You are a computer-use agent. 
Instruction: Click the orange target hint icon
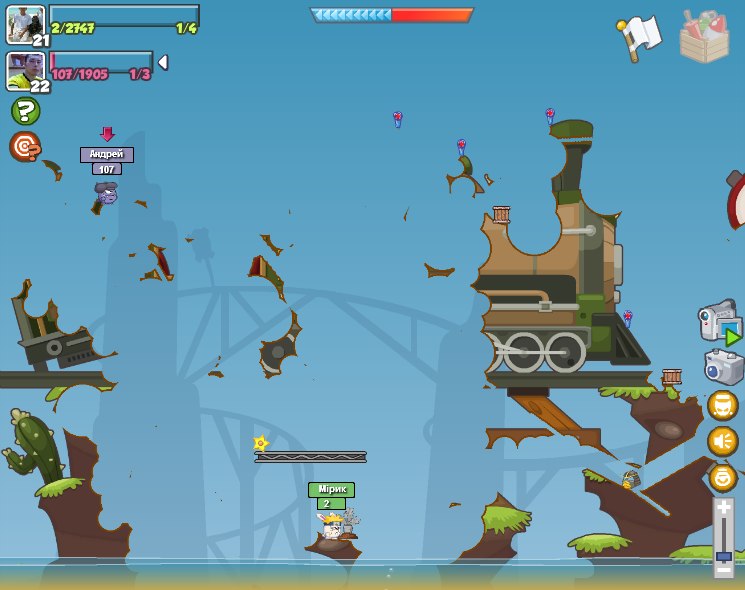[x=24, y=147]
